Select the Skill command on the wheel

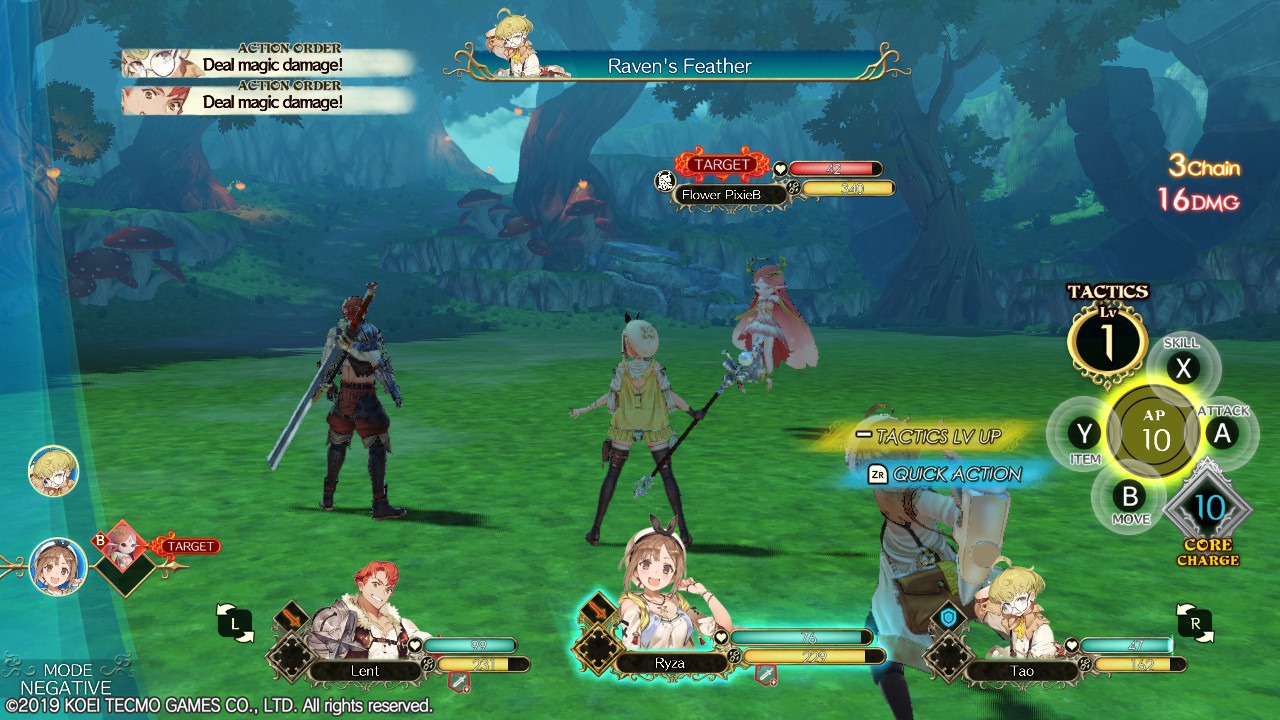point(1184,368)
